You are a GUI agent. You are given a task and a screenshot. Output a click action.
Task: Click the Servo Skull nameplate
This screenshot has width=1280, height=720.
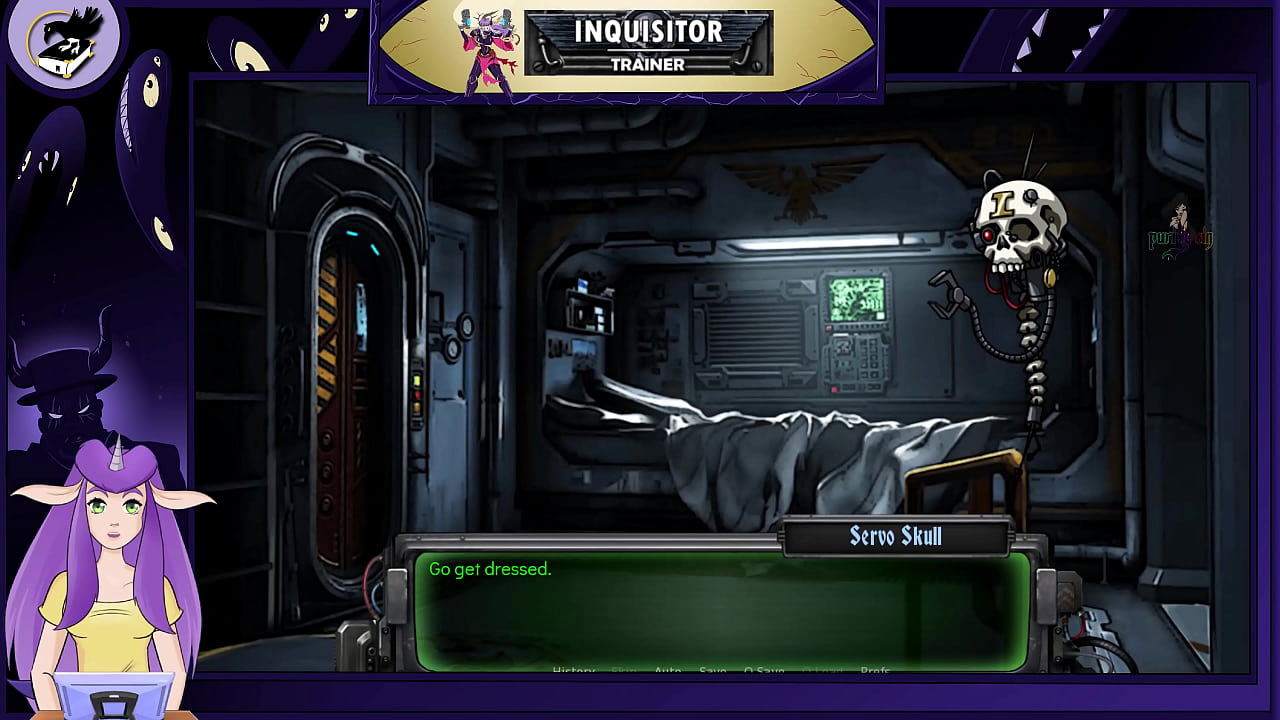tap(894, 536)
